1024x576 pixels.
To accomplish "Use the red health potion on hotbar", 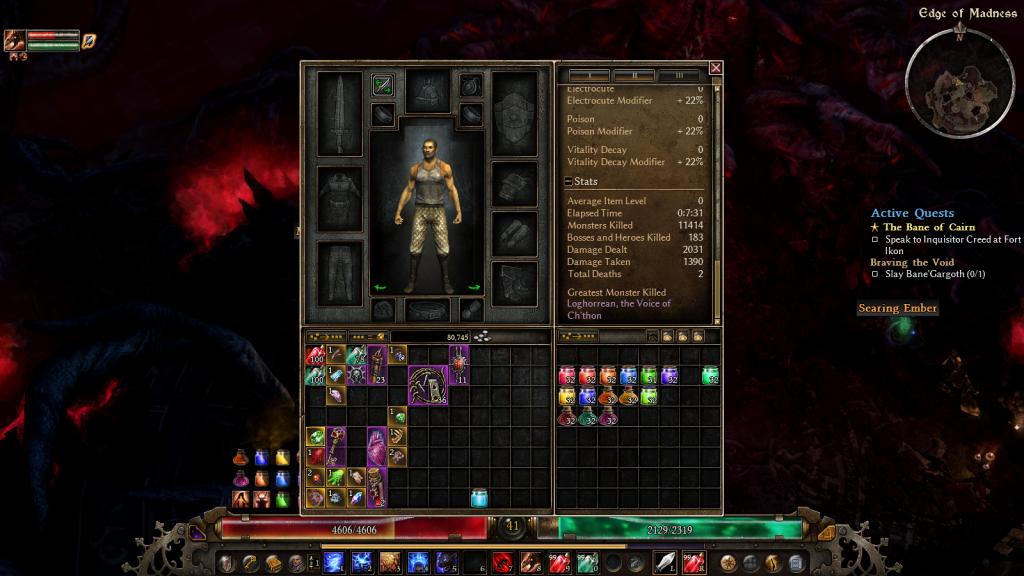I will [x=502, y=562].
